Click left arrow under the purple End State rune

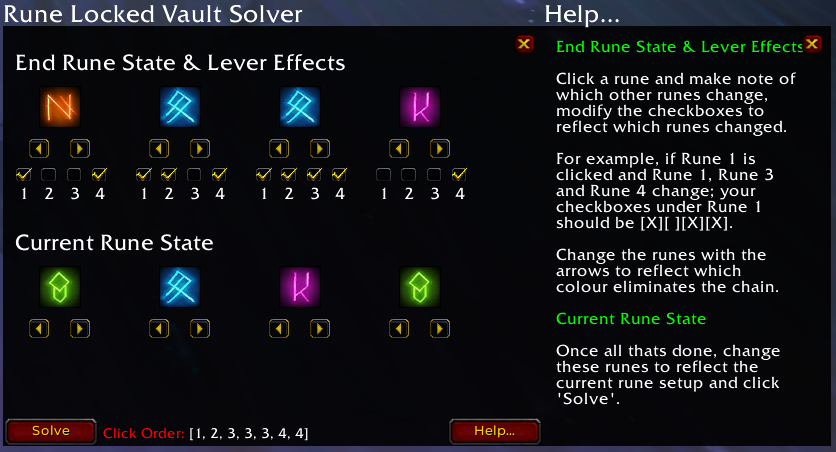[x=399, y=148]
